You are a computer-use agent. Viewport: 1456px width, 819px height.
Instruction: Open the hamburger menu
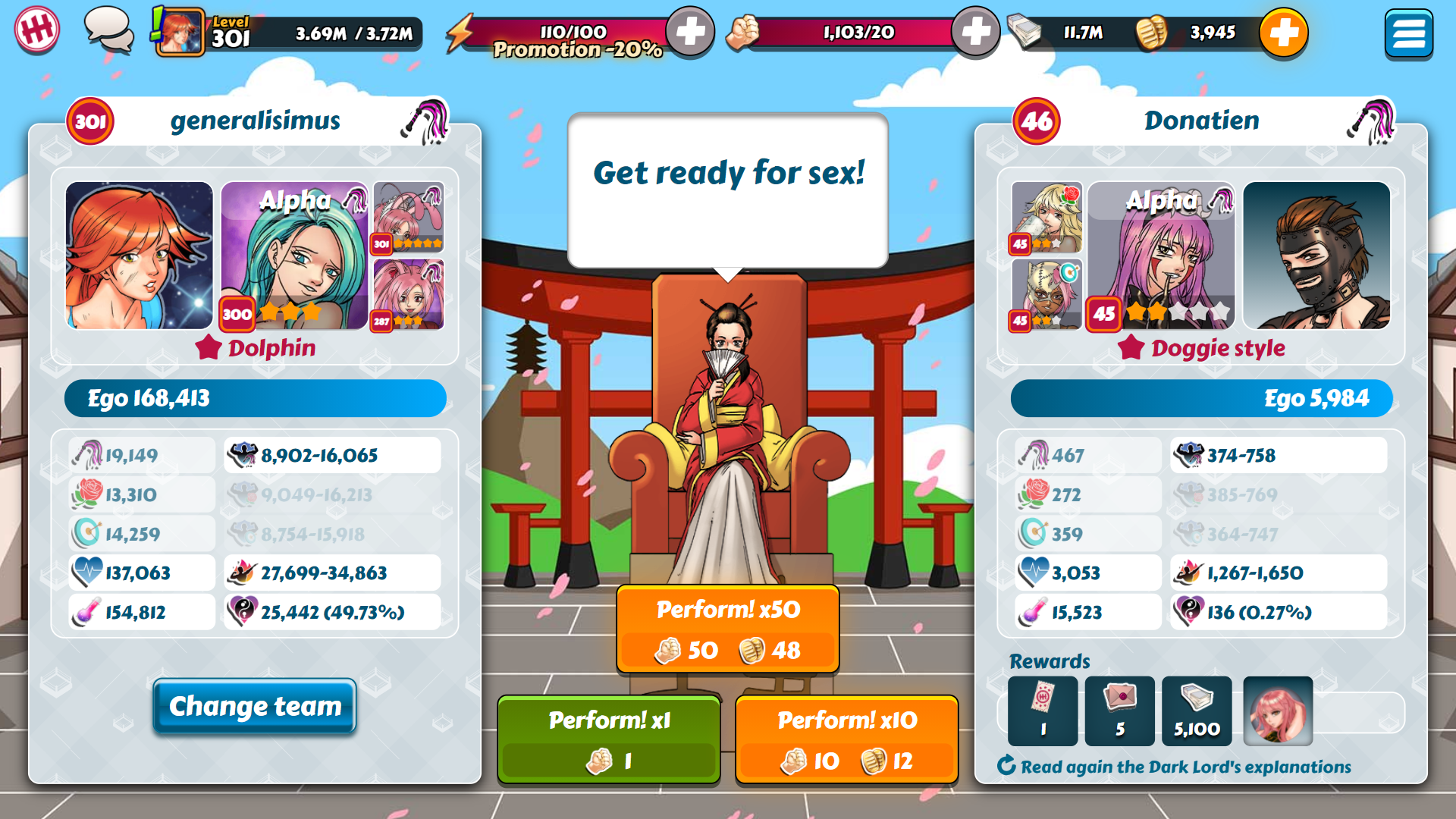1407,33
